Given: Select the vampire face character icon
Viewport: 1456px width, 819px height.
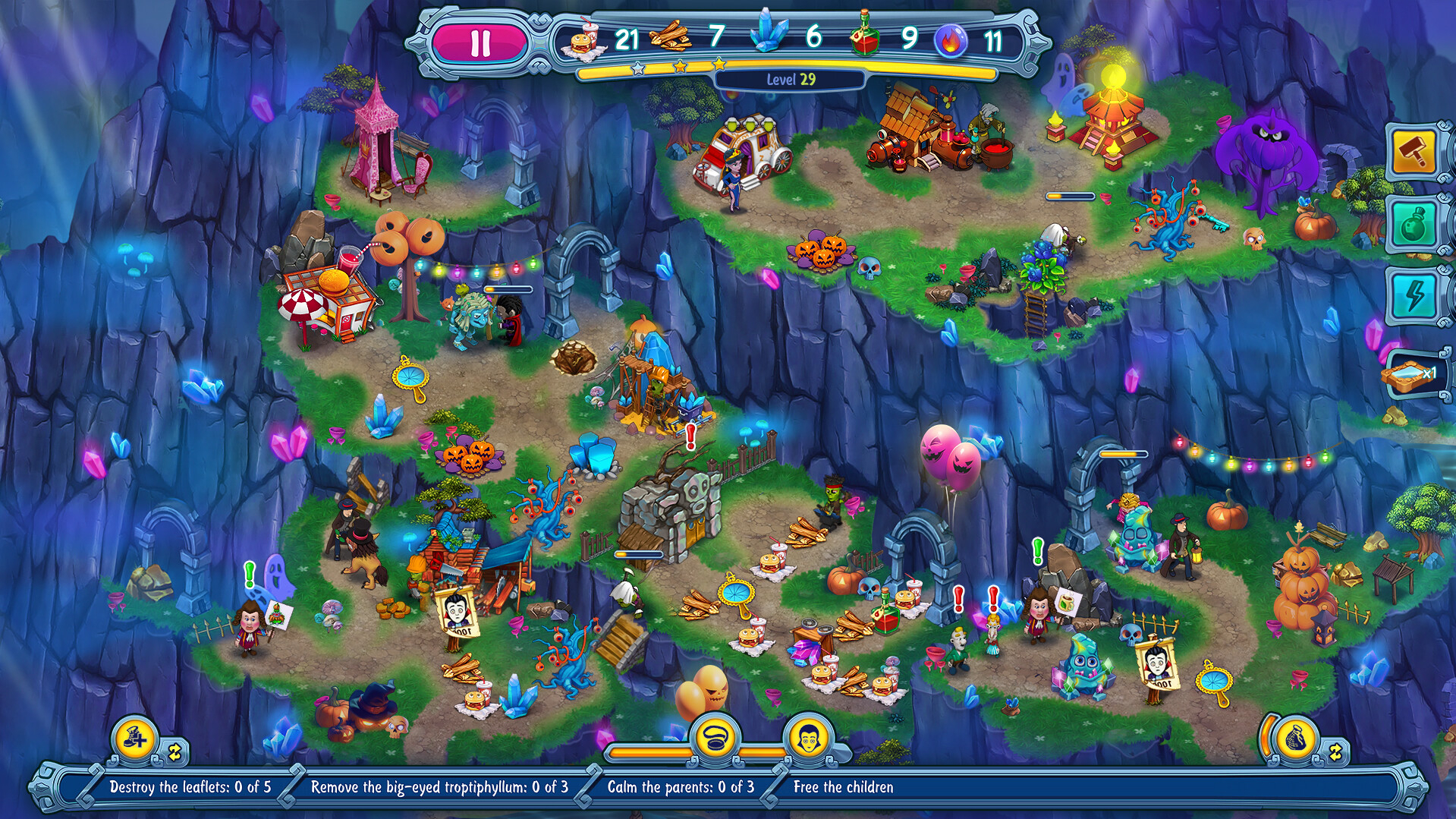Looking at the screenshot, I should pyautogui.click(x=807, y=736).
